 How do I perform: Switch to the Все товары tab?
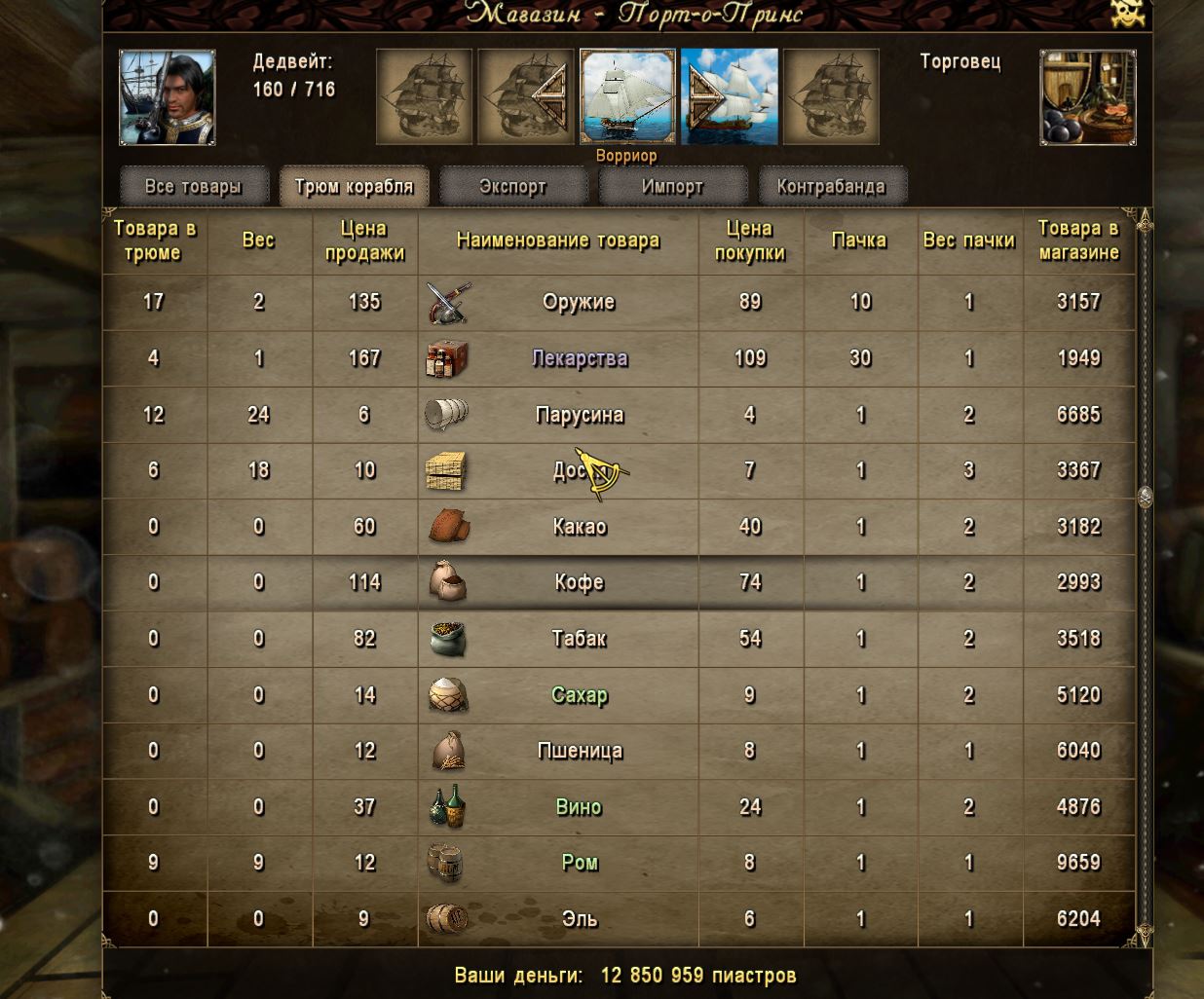tap(193, 186)
